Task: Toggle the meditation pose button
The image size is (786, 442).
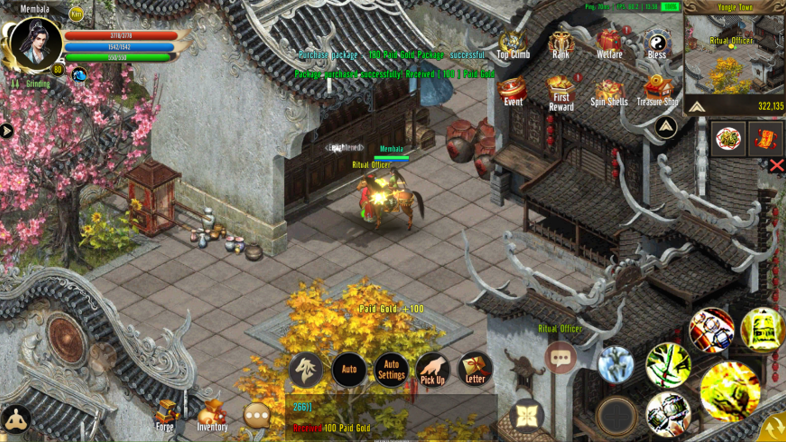Action: point(15,420)
